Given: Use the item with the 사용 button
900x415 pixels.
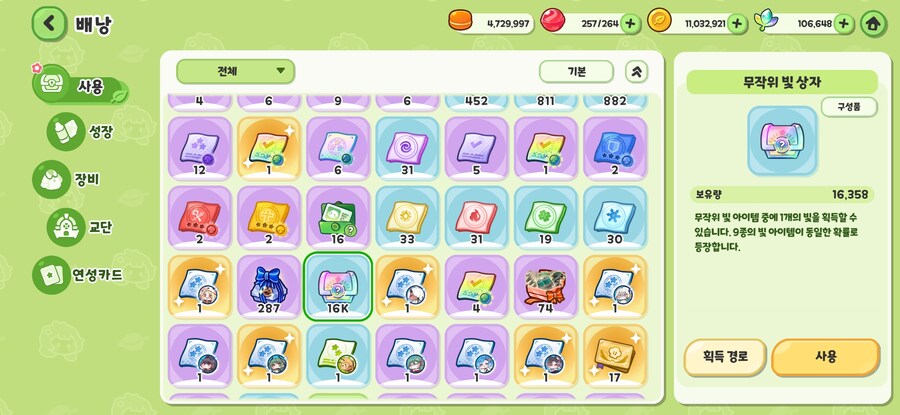Looking at the screenshot, I should (825, 355).
